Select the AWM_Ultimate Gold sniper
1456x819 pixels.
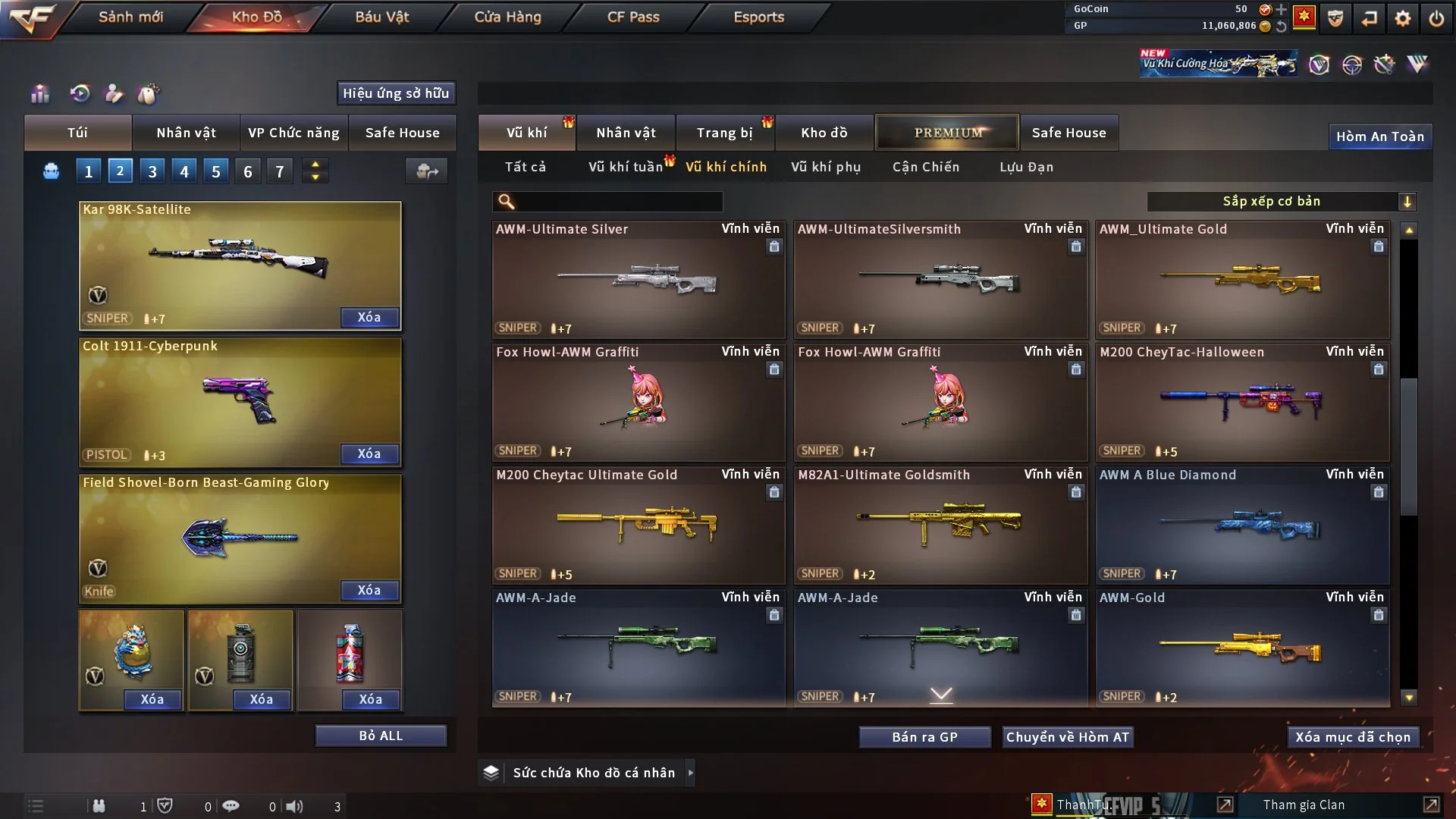point(1242,279)
